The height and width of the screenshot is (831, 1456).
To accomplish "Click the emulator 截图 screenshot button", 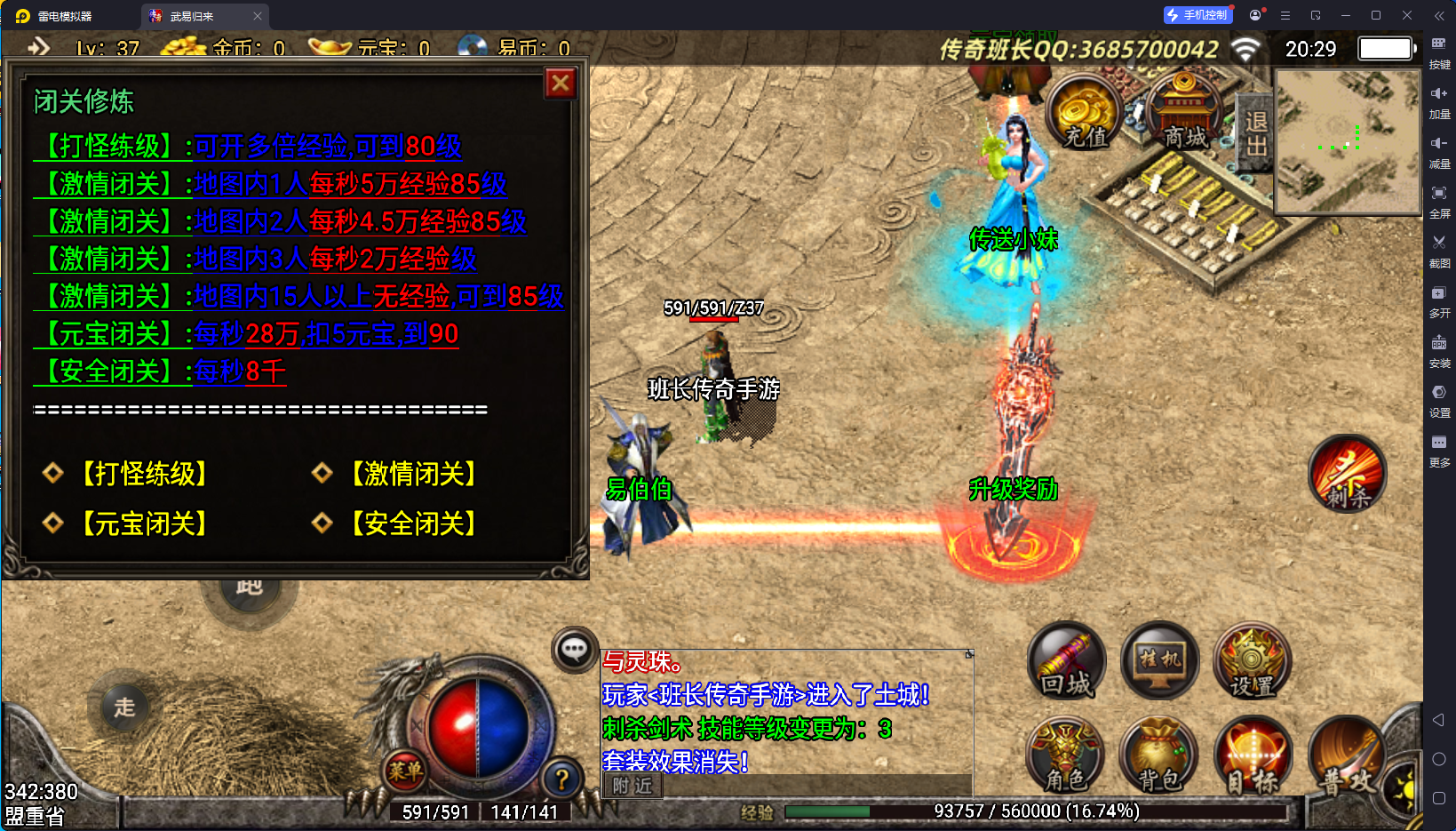I will click(1439, 249).
